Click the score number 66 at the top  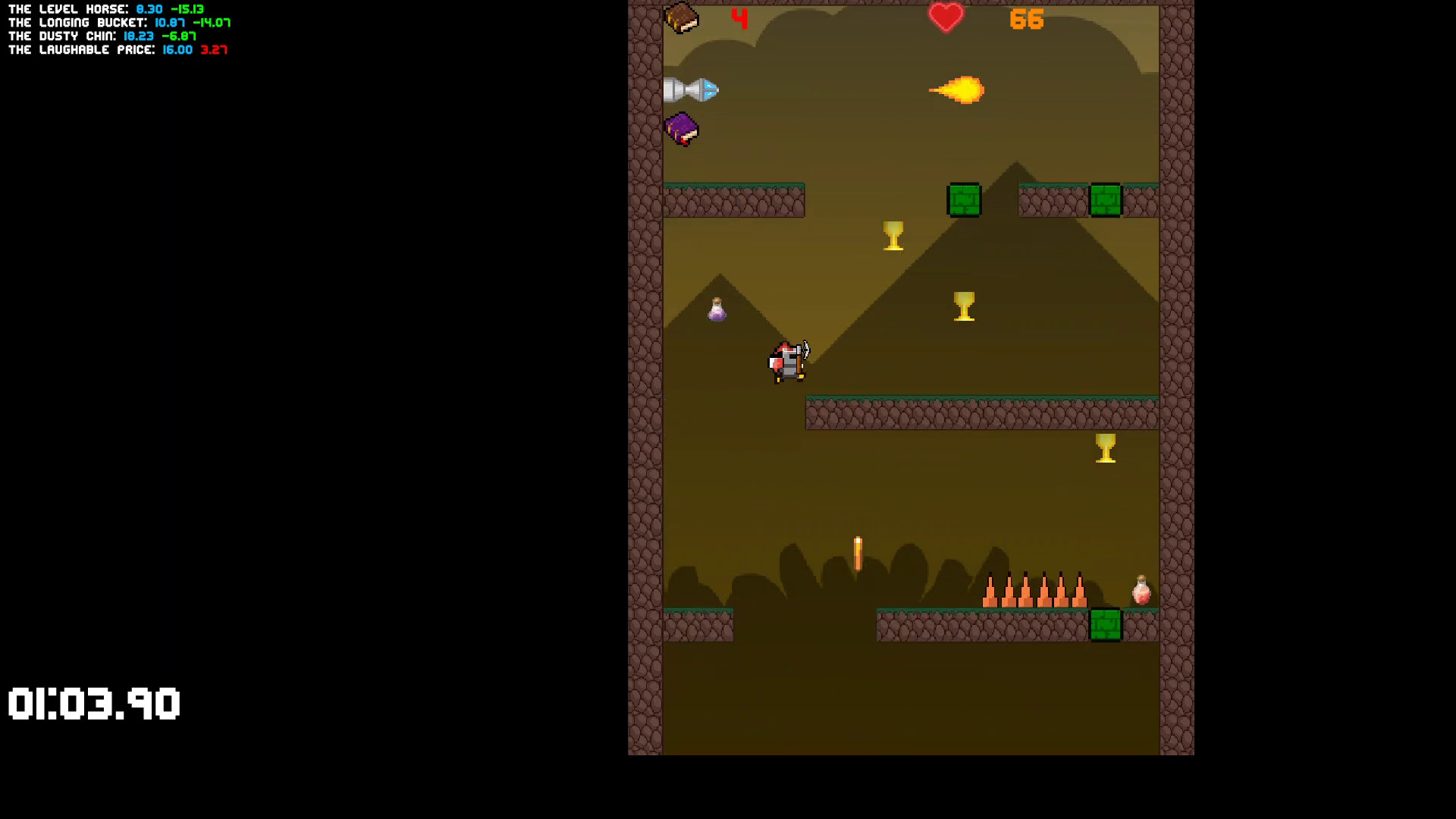click(1028, 18)
